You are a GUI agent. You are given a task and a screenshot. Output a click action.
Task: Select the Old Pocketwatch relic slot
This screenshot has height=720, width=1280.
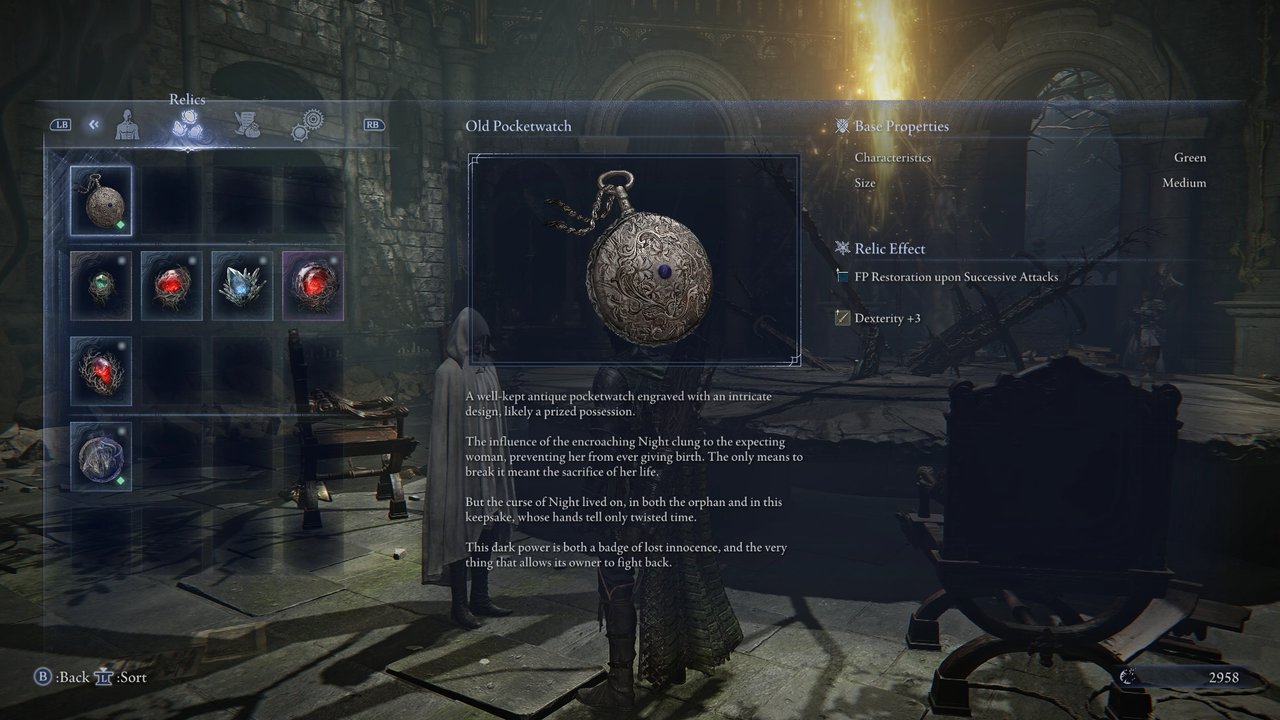(x=101, y=200)
